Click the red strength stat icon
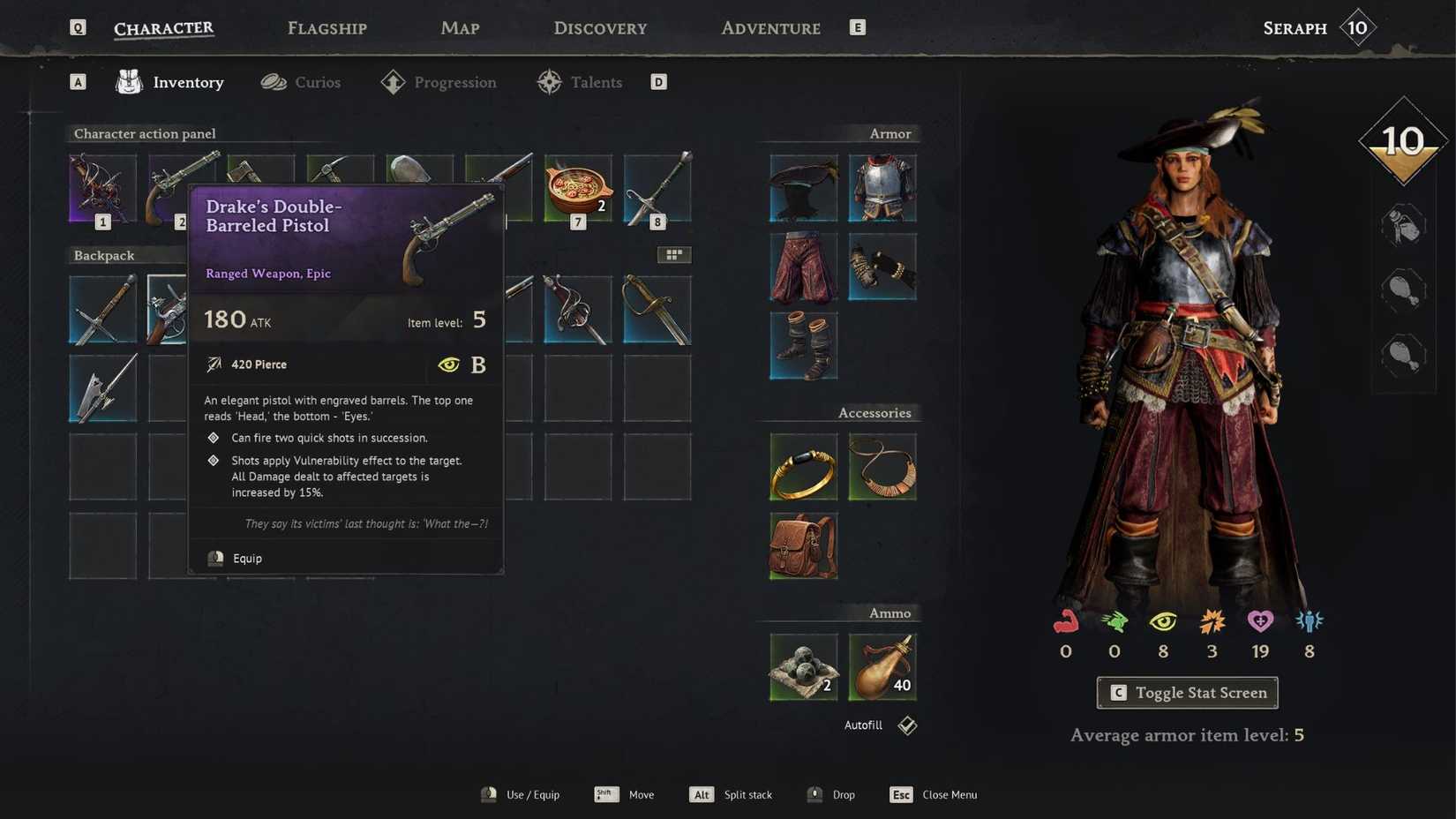 pyautogui.click(x=1065, y=623)
